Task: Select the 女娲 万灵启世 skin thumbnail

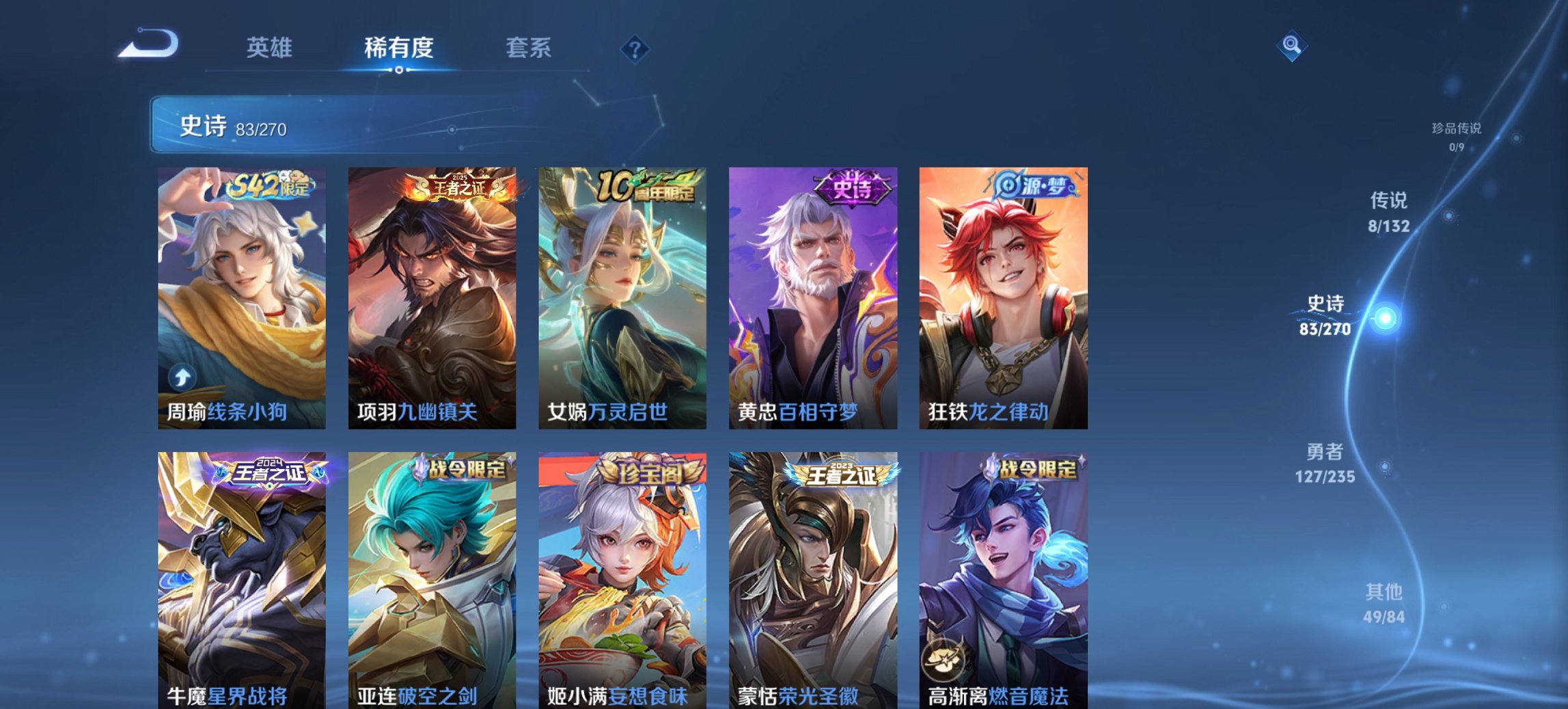Action: (x=624, y=294)
